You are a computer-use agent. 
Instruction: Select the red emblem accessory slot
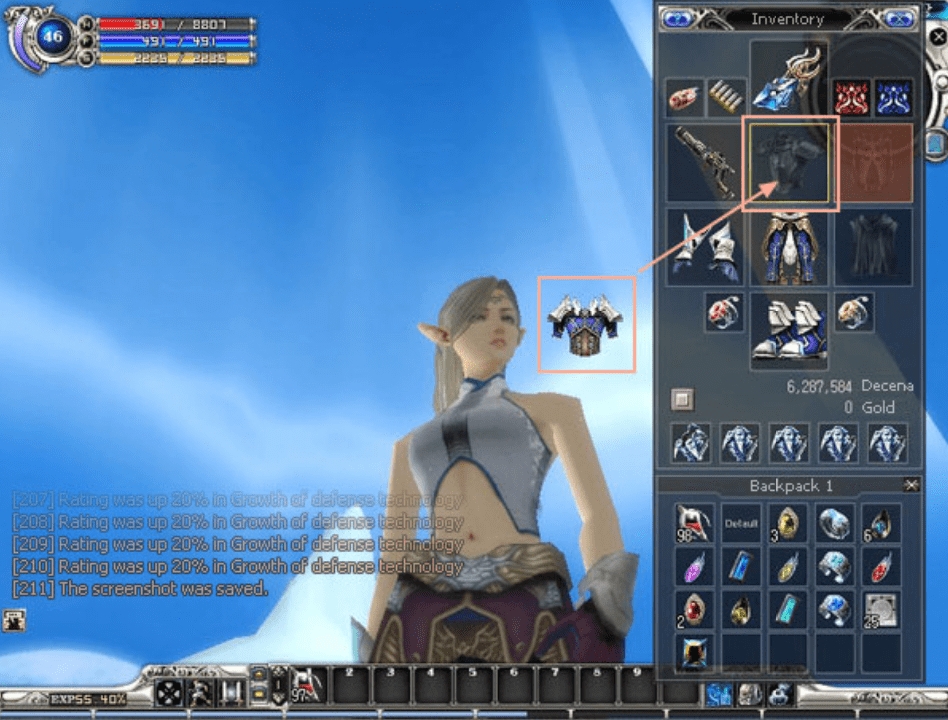click(x=851, y=99)
